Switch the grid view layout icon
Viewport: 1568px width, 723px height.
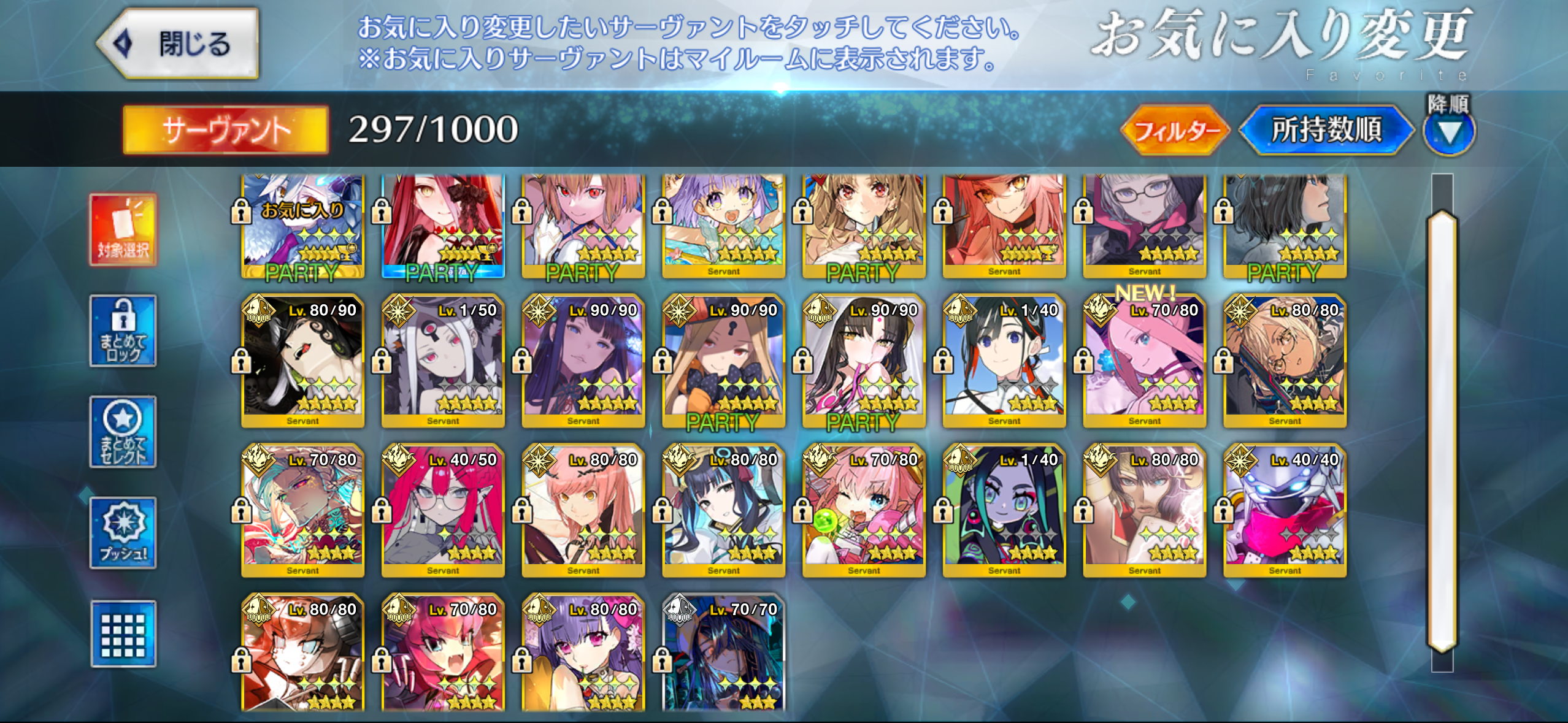123,634
